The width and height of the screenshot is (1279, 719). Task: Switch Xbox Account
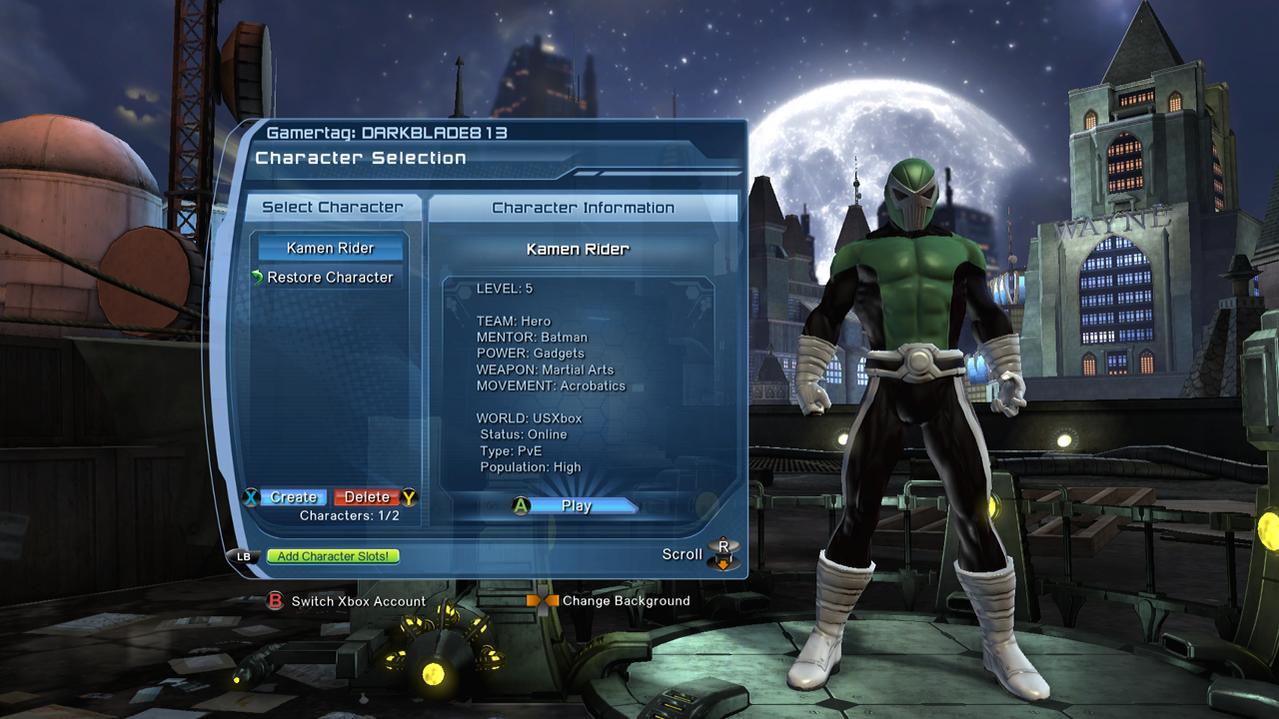(357, 601)
